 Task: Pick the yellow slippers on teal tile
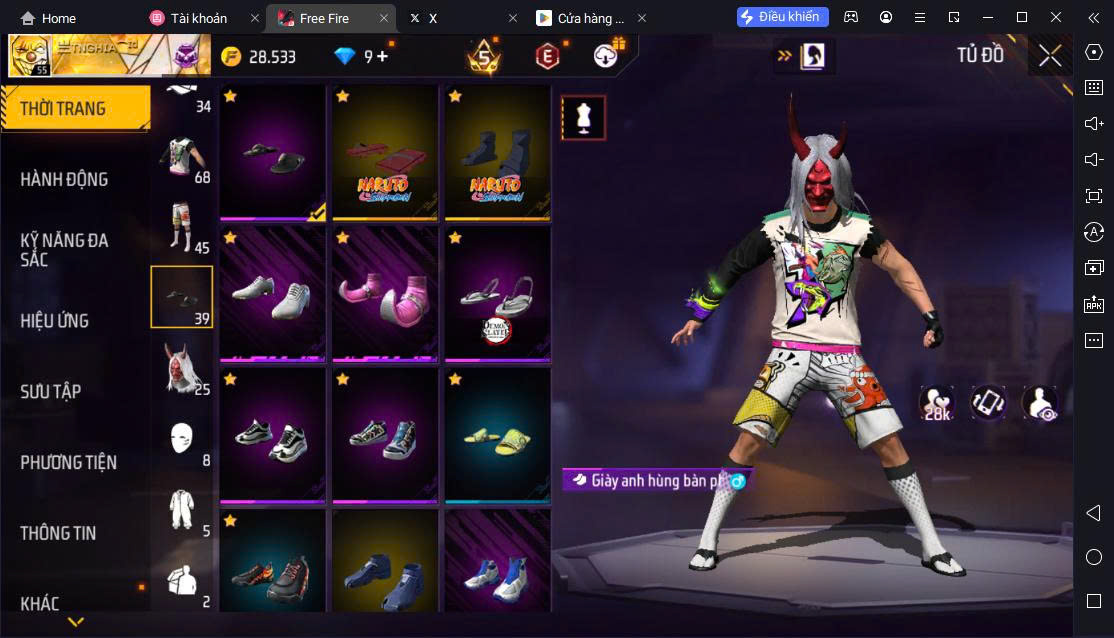click(497, 435)
